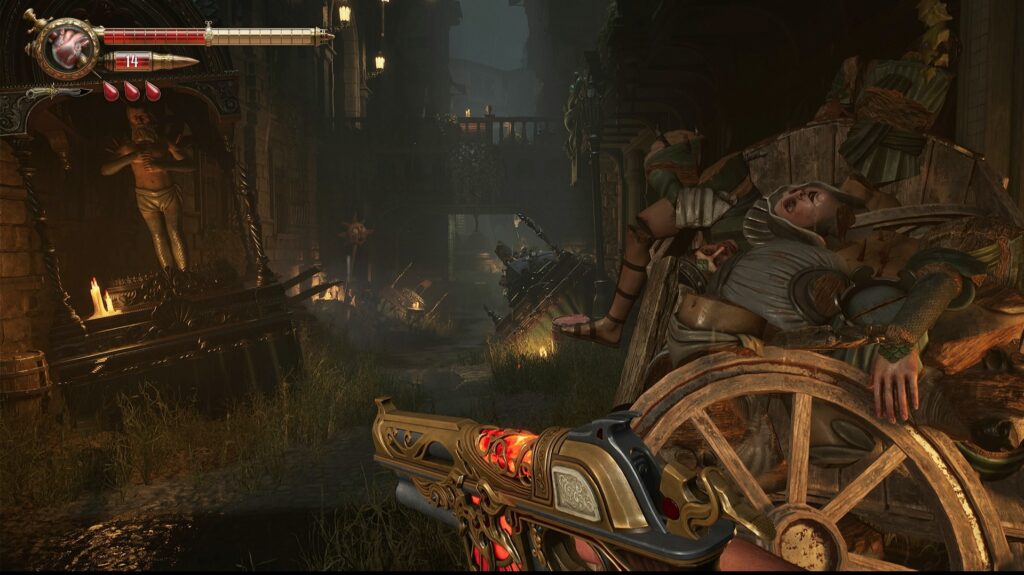Click the anatomical heart HUD icon
1024x575 pixels.
70,47
